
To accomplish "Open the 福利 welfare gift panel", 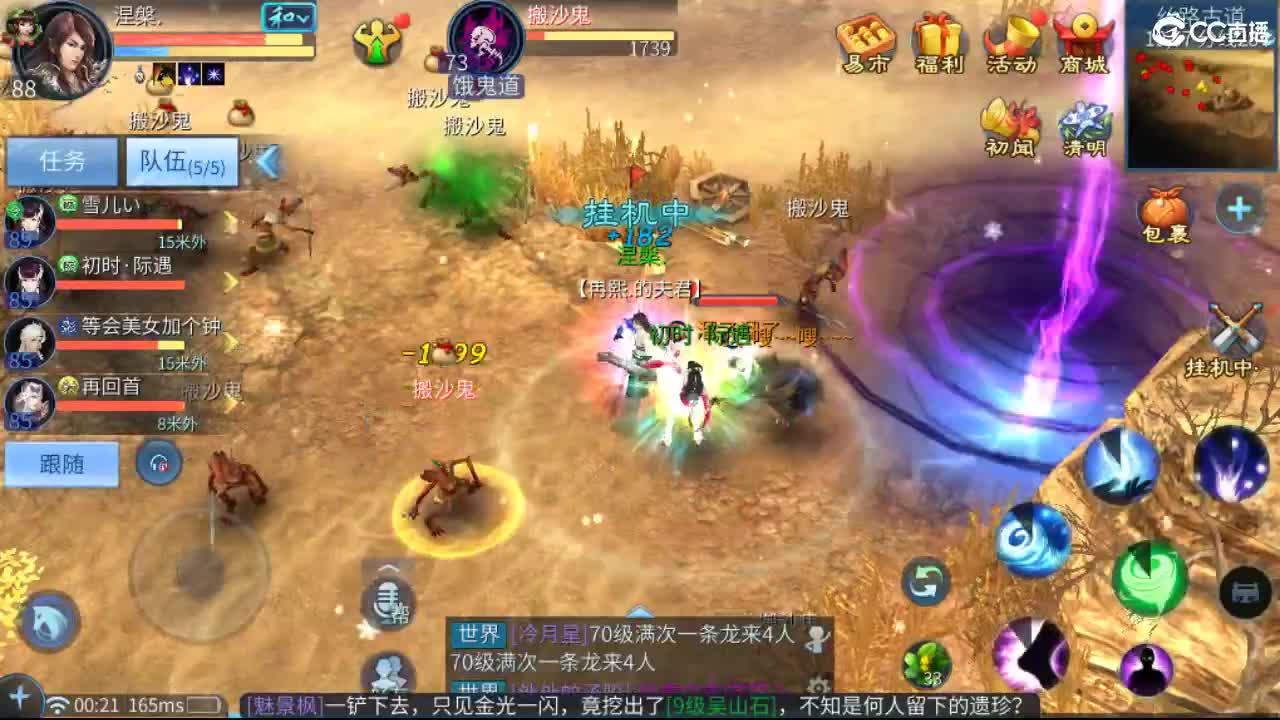I will click(x=935, y=42).
